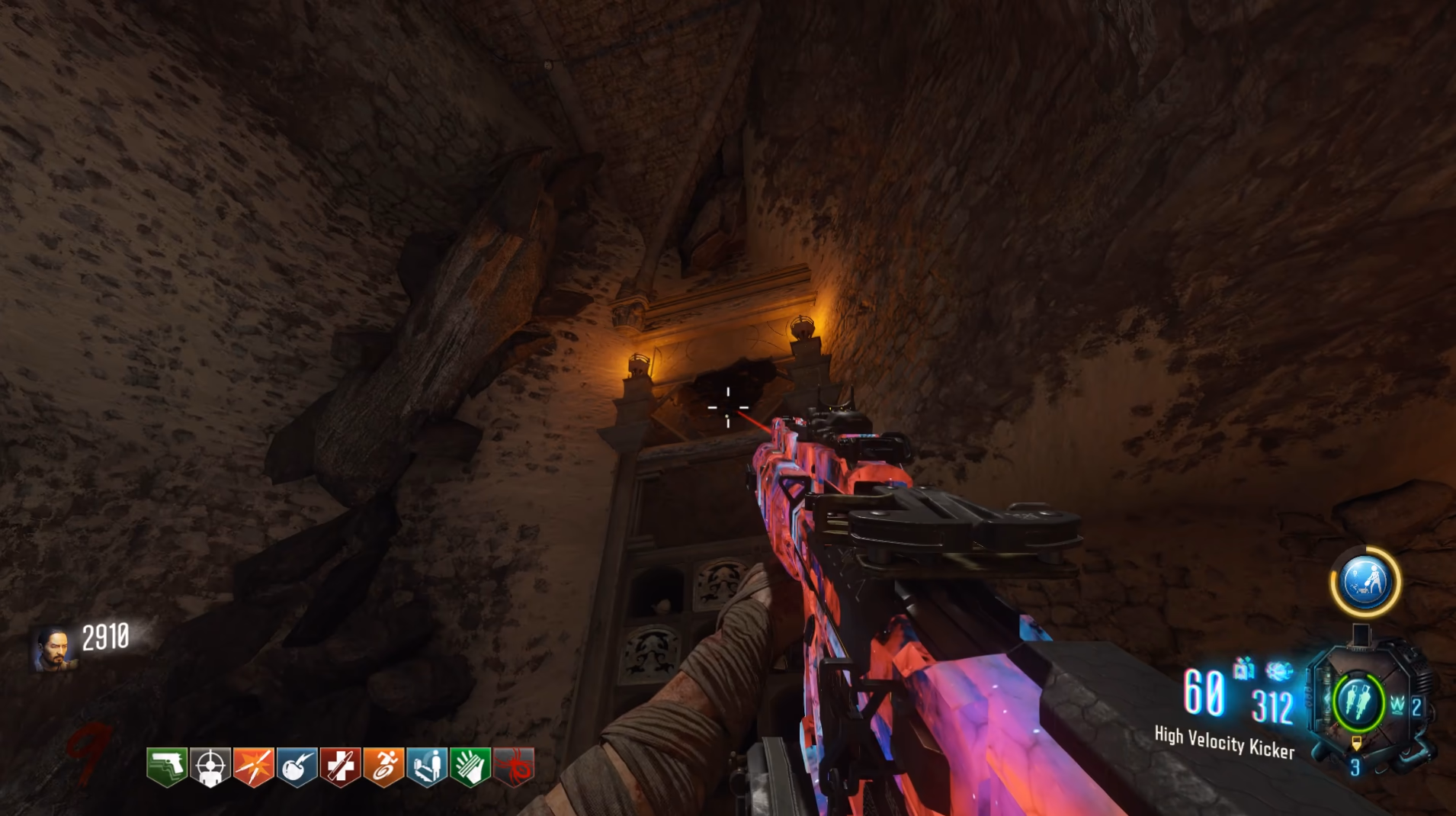Activate the Electric Cherry perk icon
Viewport: 1456px width, 816px height.
[x=297, y=766]
